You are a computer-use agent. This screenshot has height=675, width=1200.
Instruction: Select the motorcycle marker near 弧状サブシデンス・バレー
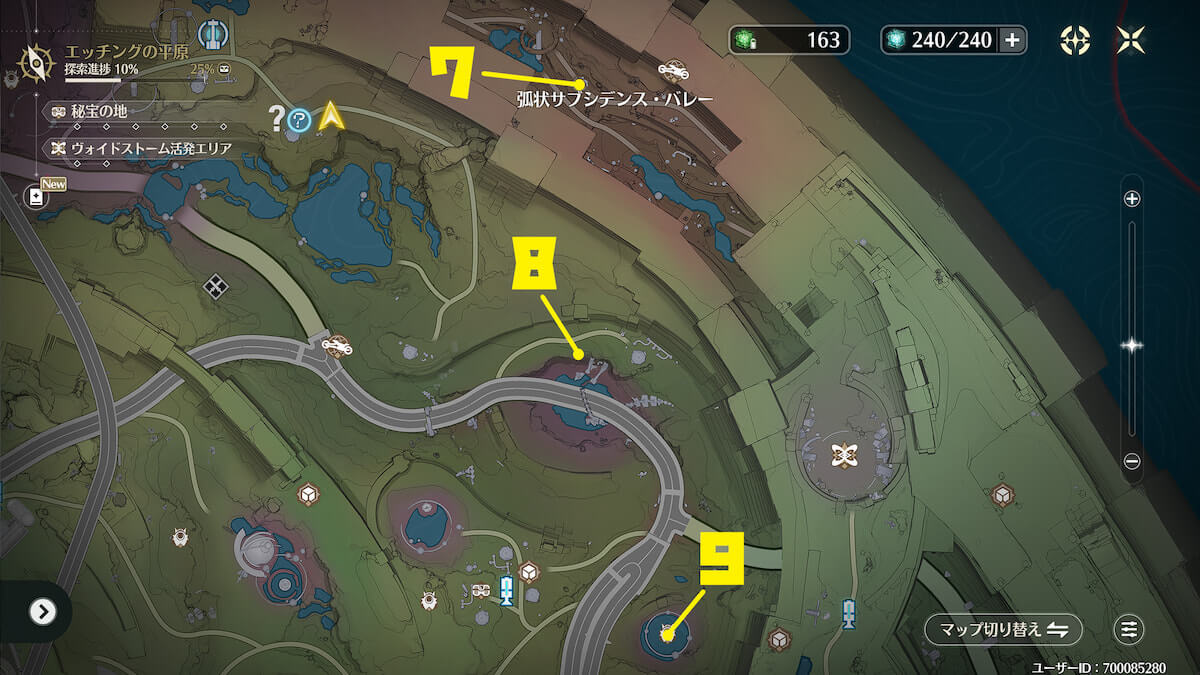[673, 70]
